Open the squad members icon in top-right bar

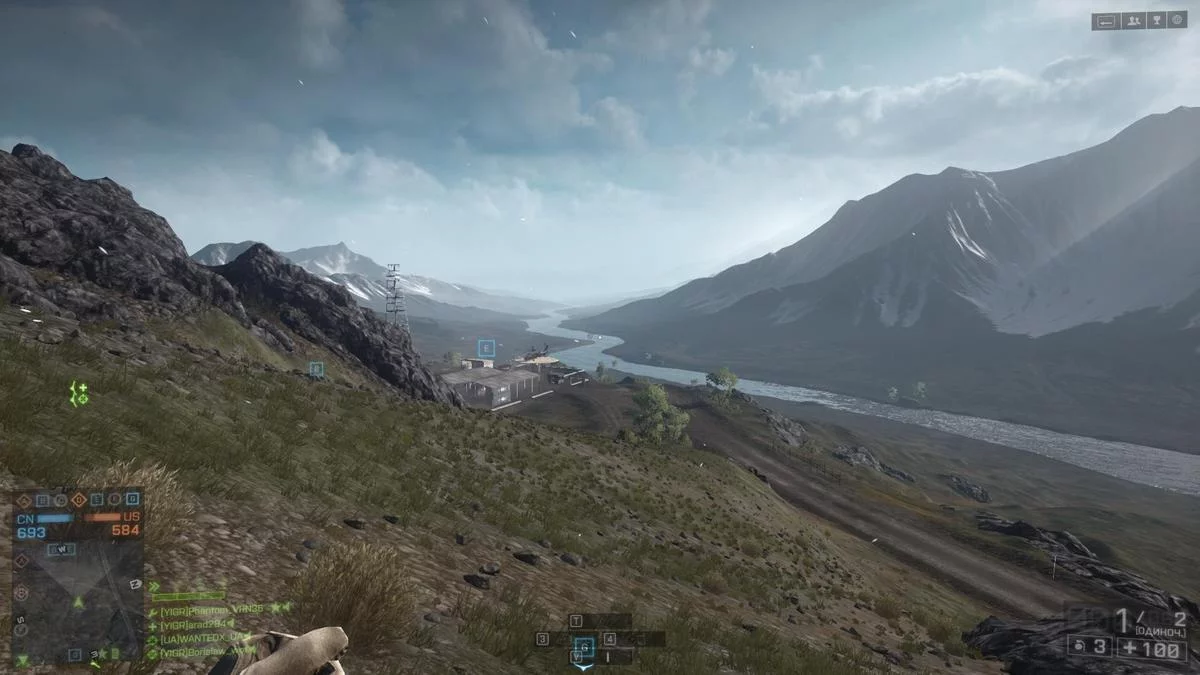pos(1133,20)
